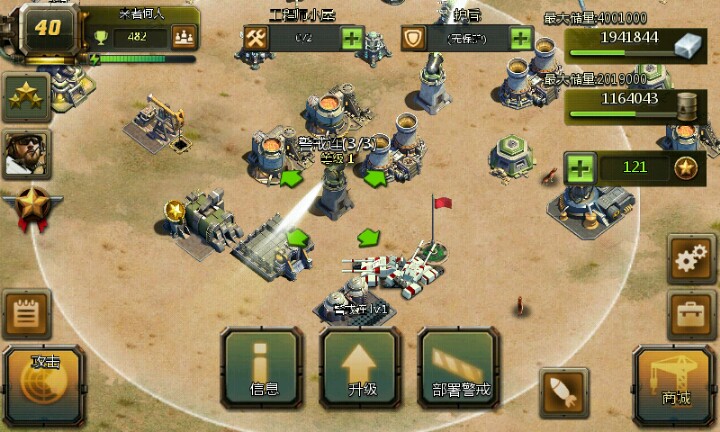The width and height of the screenshot is (720, 432).
Task: View the commander portrait
Action: coord(27,153)
